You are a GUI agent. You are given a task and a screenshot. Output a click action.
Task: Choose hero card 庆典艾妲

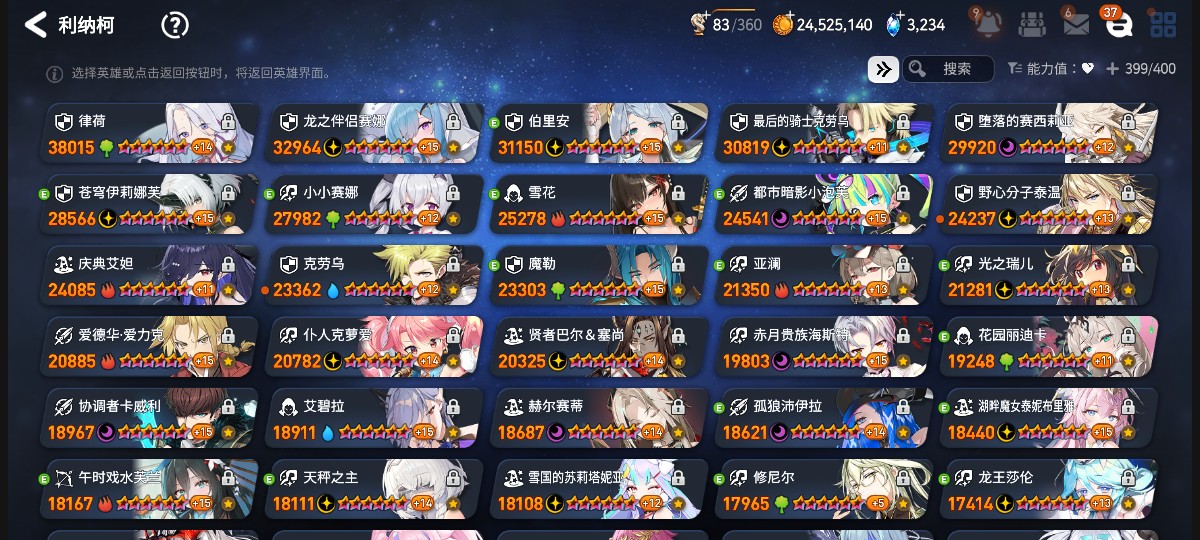(150, 276)
